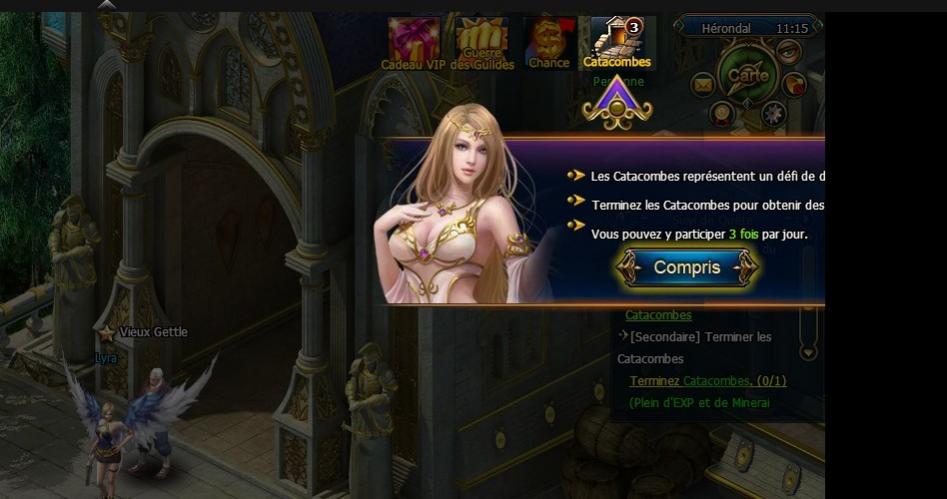Open the Carte map button
Image resolution: width=947 pixels, height=499 pixels.
point(748,75)
